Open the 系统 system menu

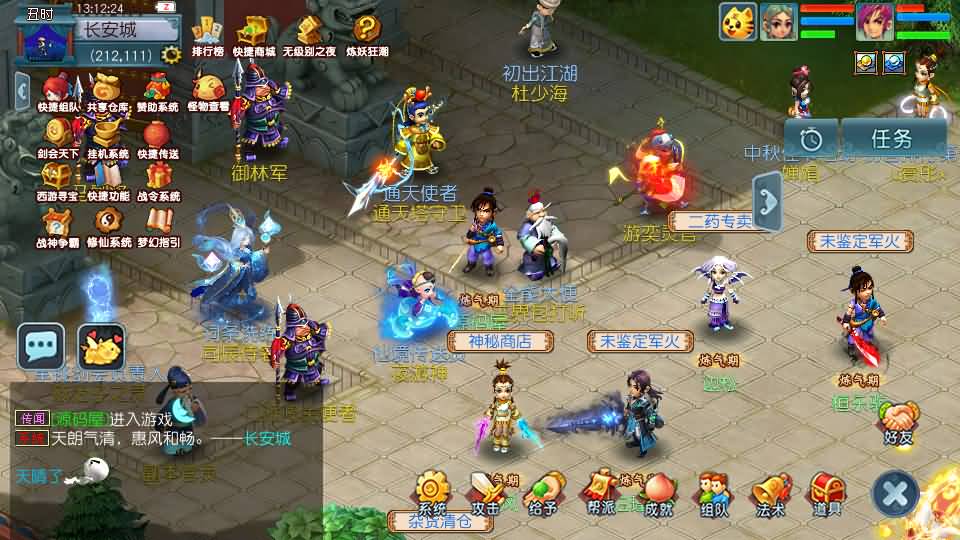tap(431, 492)
